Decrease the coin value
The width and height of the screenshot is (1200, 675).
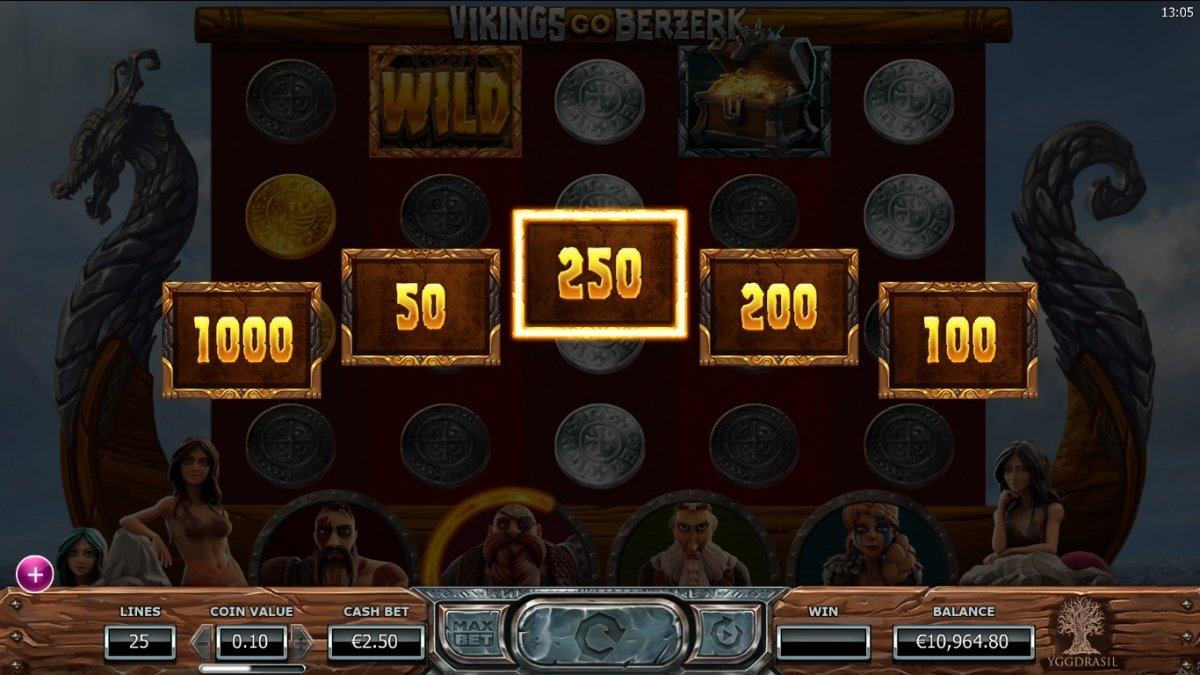pyautogui.click(x=202, y=642)
